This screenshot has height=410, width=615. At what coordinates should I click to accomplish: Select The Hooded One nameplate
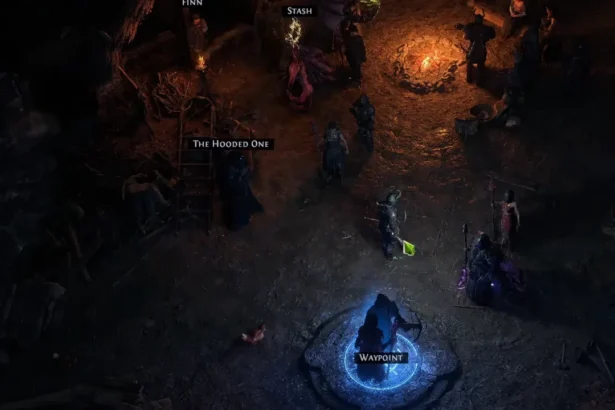[x=232, y=144]
